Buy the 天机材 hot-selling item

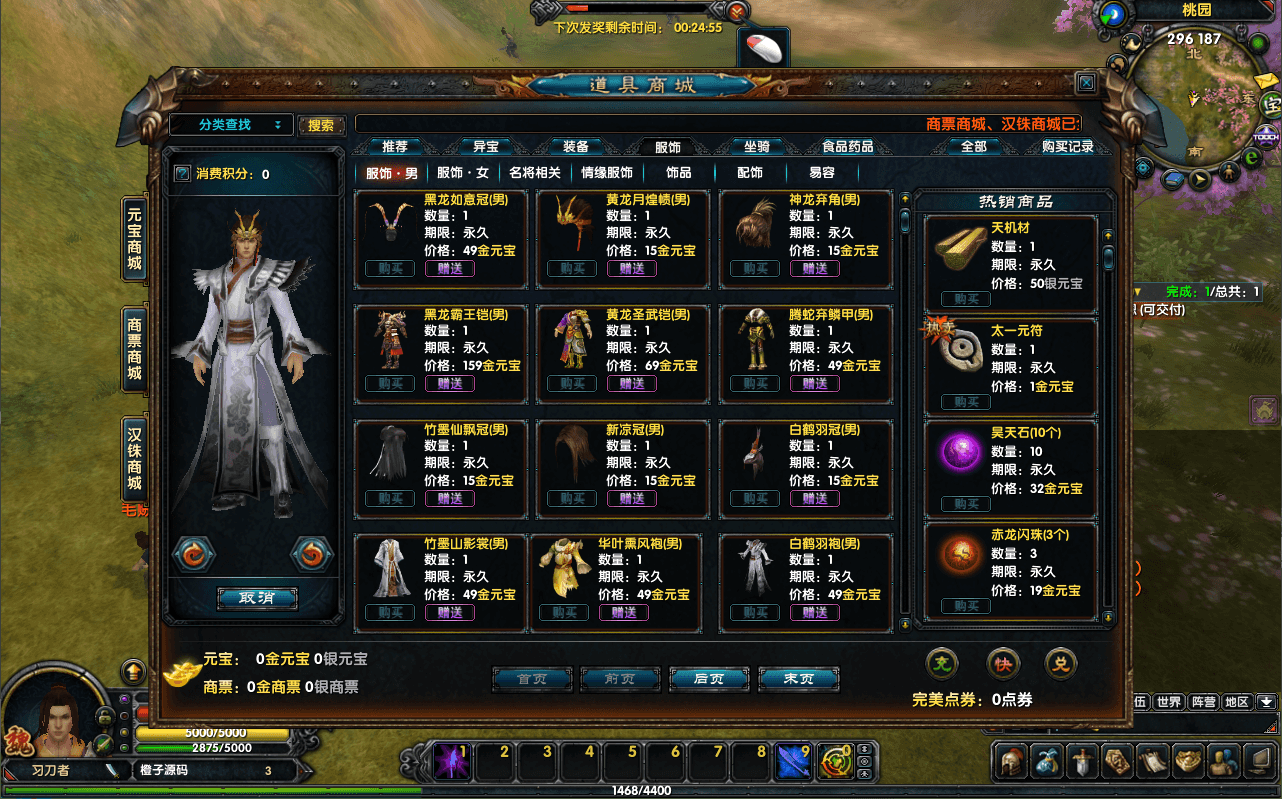tap(966, 299)
